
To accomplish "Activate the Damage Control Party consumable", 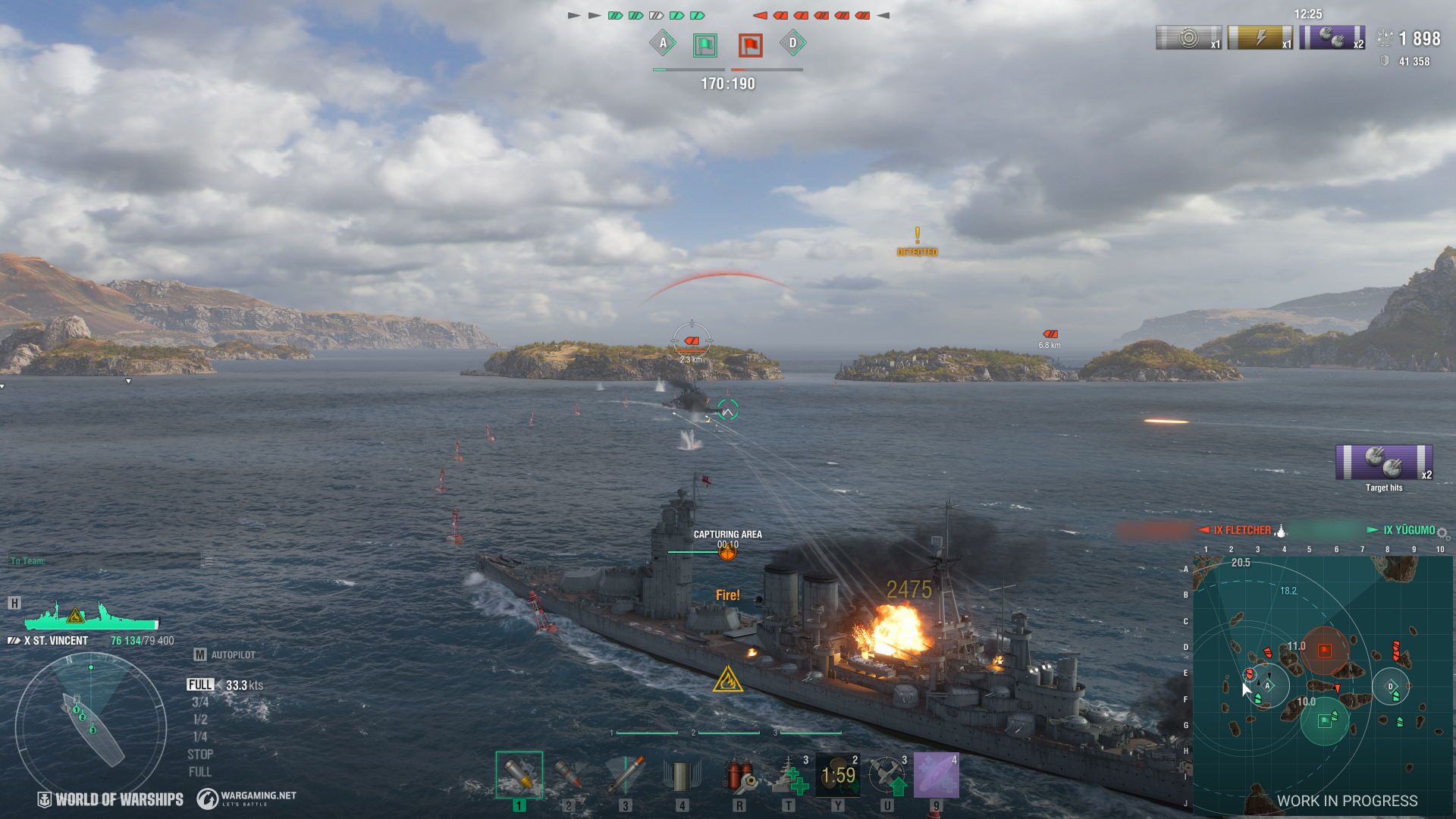I will click(739, 775).
